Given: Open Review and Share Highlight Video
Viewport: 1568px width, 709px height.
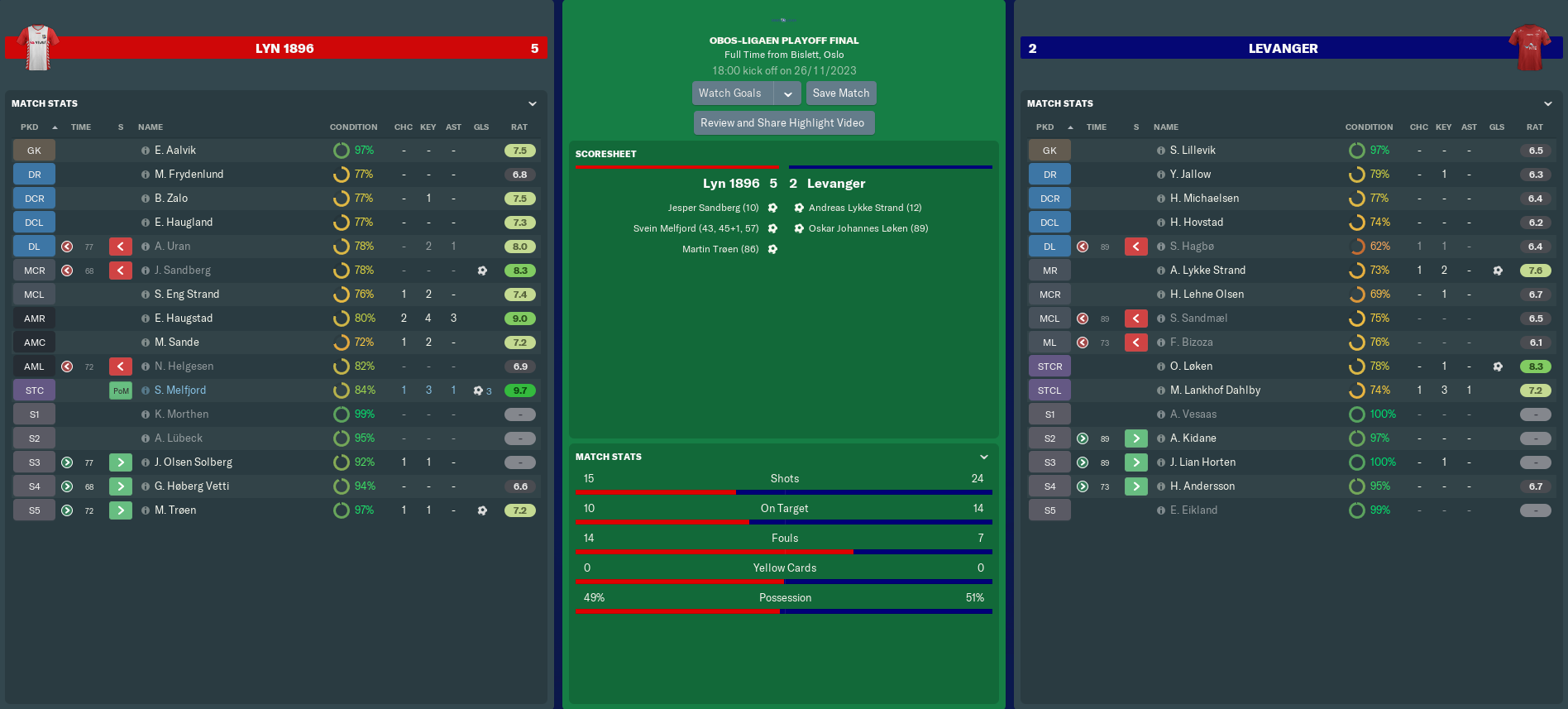Looking at the screenshot, I should pyautogui.click(x=782, y=123).
